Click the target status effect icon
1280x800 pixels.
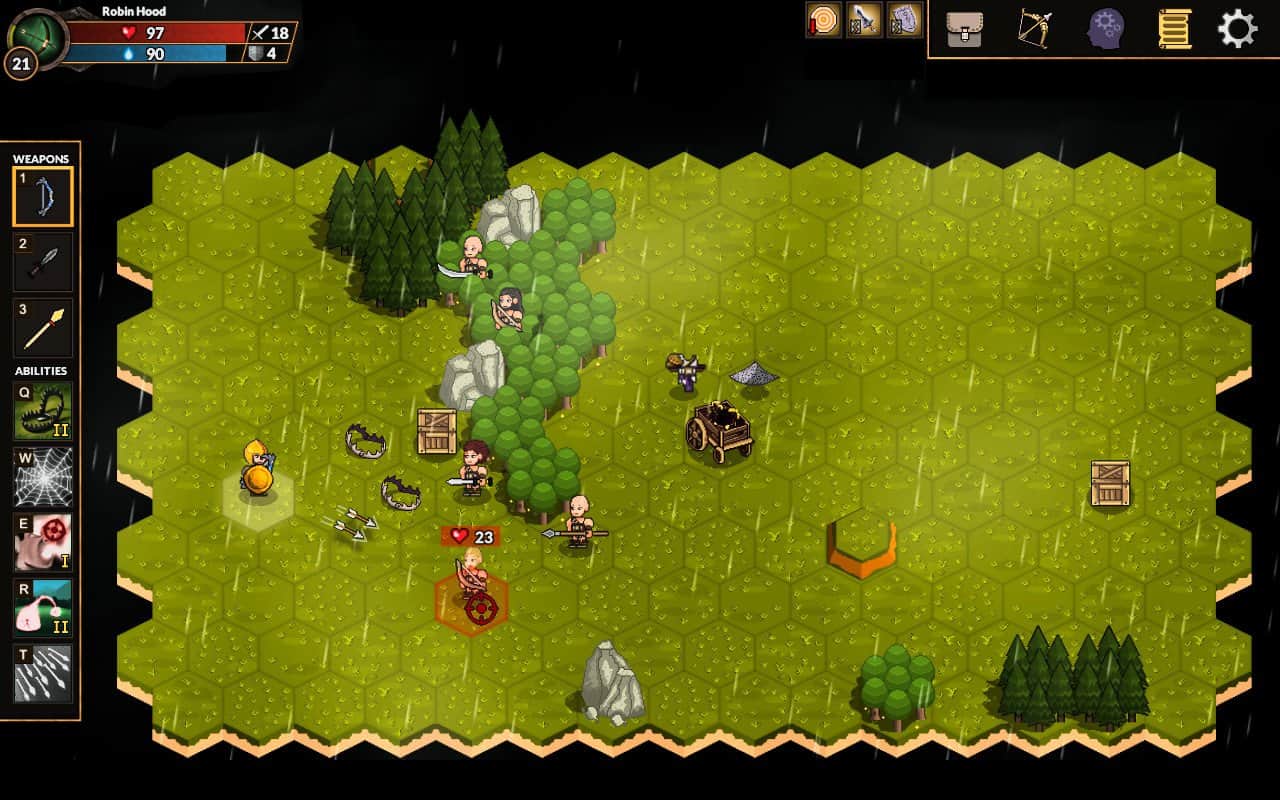[823, 20]
